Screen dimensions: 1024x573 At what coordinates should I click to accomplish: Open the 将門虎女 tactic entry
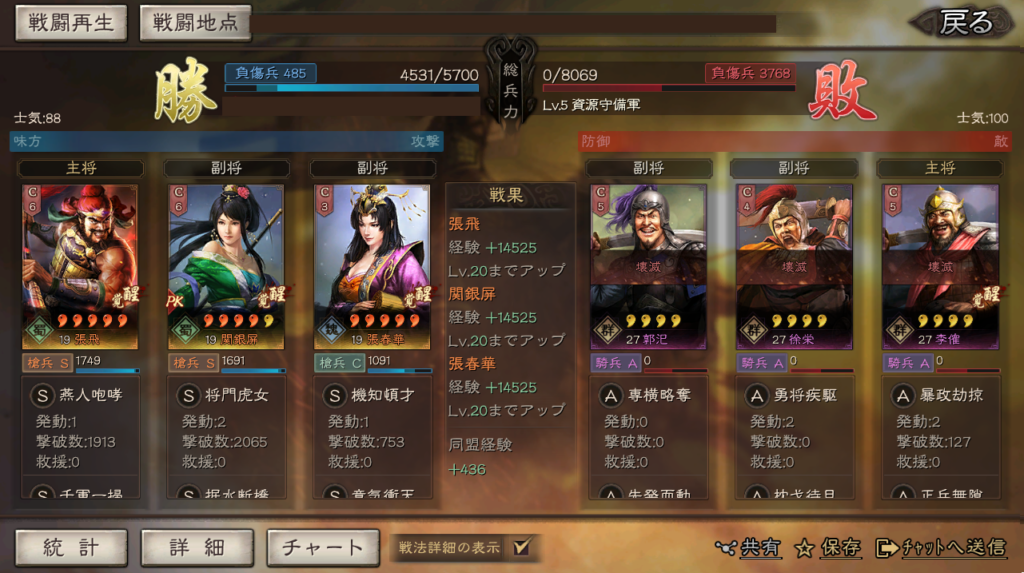[226, 395]
